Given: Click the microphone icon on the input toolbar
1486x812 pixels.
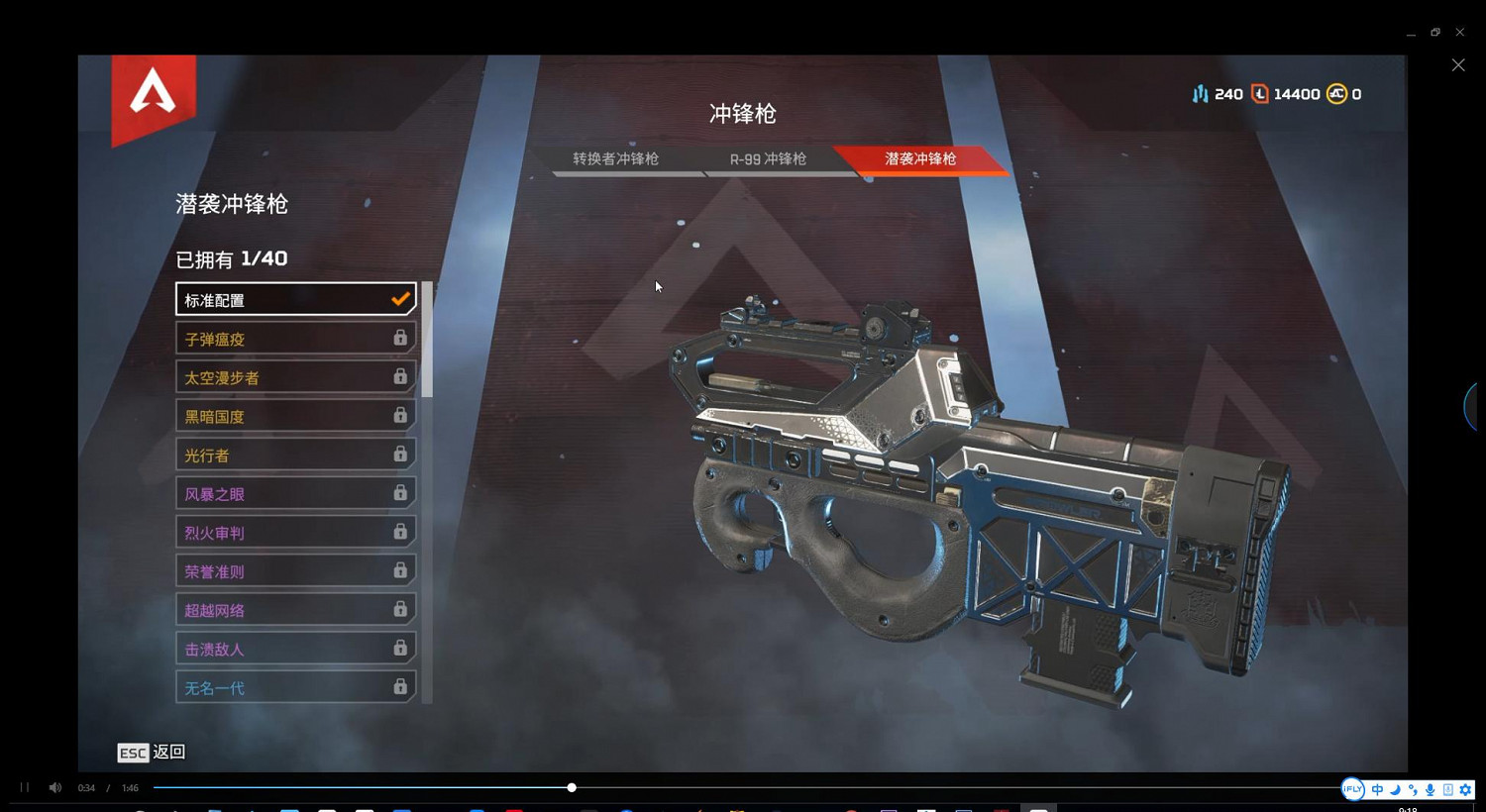Looking at the screenshot, I should (x=1431, y=789).
